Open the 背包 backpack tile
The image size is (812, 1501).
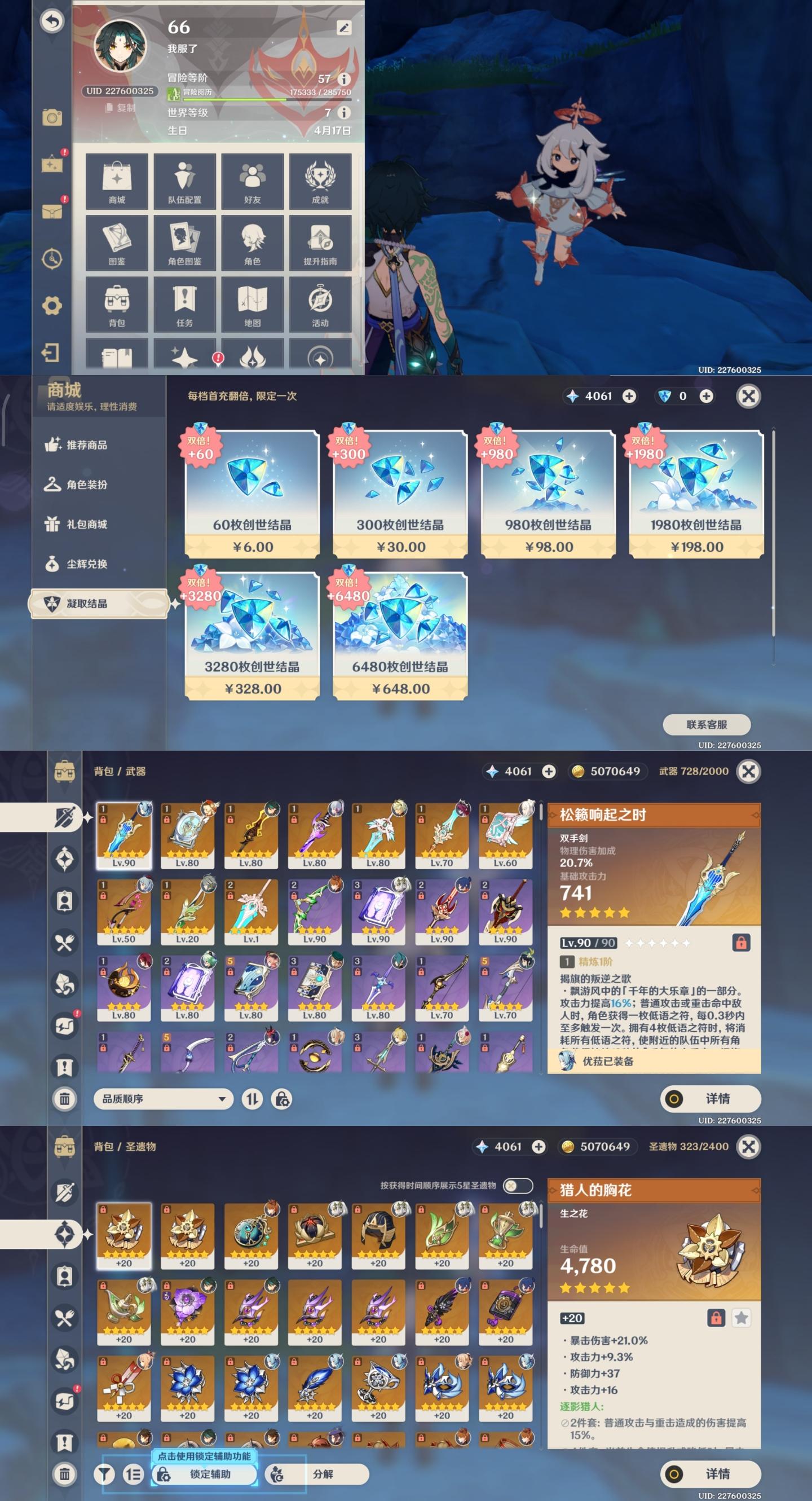117,304
